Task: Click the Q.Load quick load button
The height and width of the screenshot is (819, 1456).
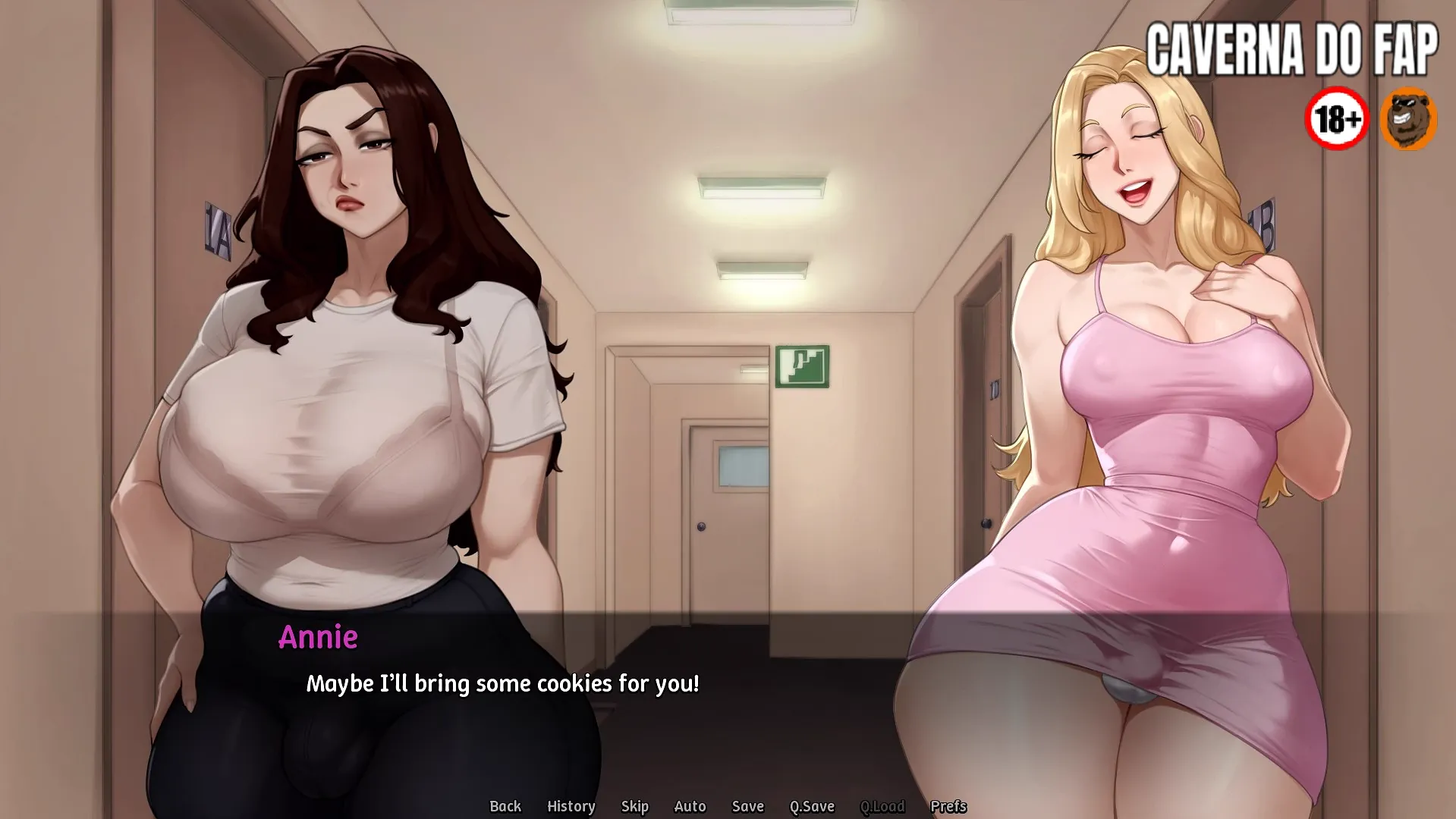Action: pyautogui.click(x=882, y=806)
